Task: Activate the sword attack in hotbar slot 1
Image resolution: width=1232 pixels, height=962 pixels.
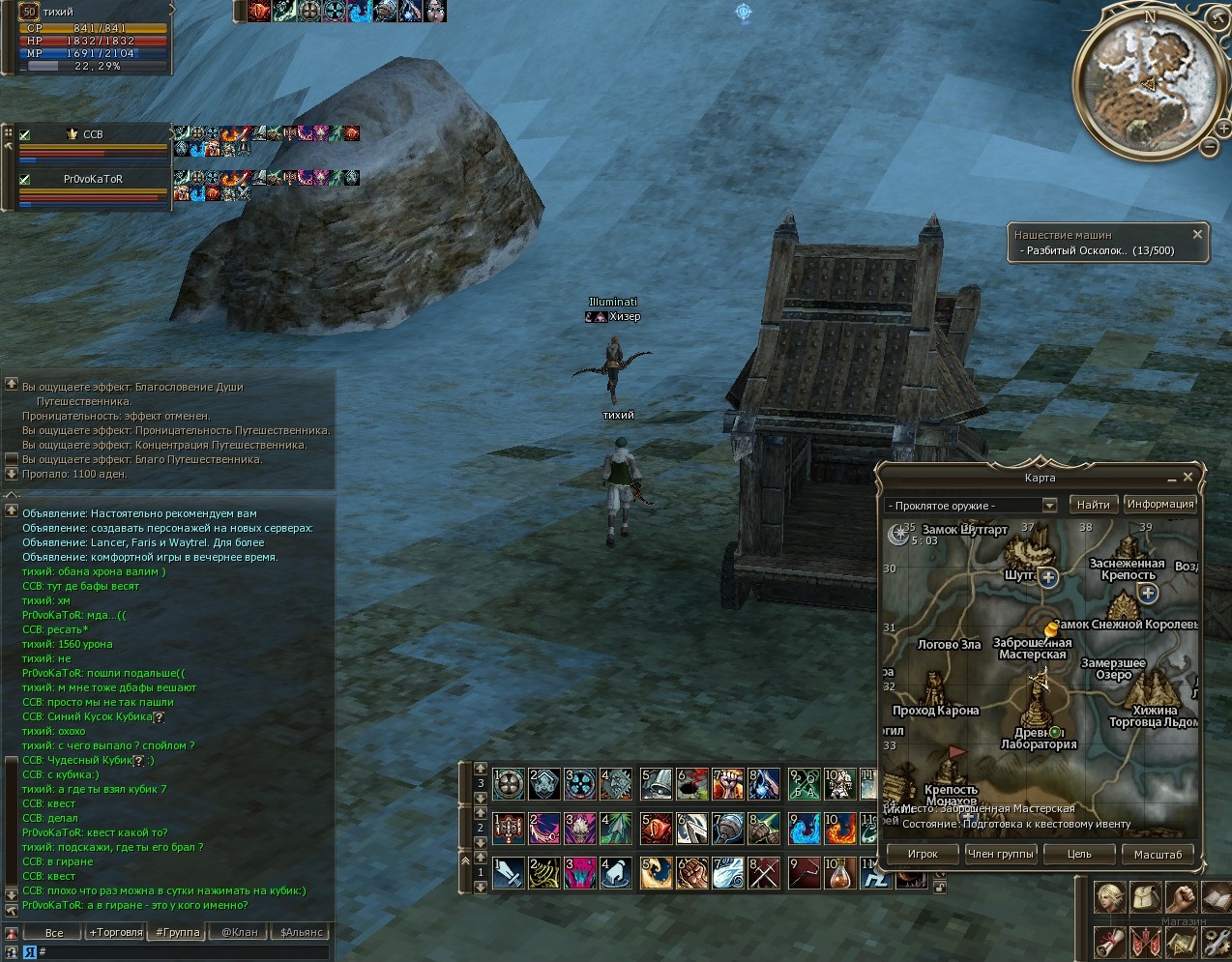Action: tap(509, 873)
